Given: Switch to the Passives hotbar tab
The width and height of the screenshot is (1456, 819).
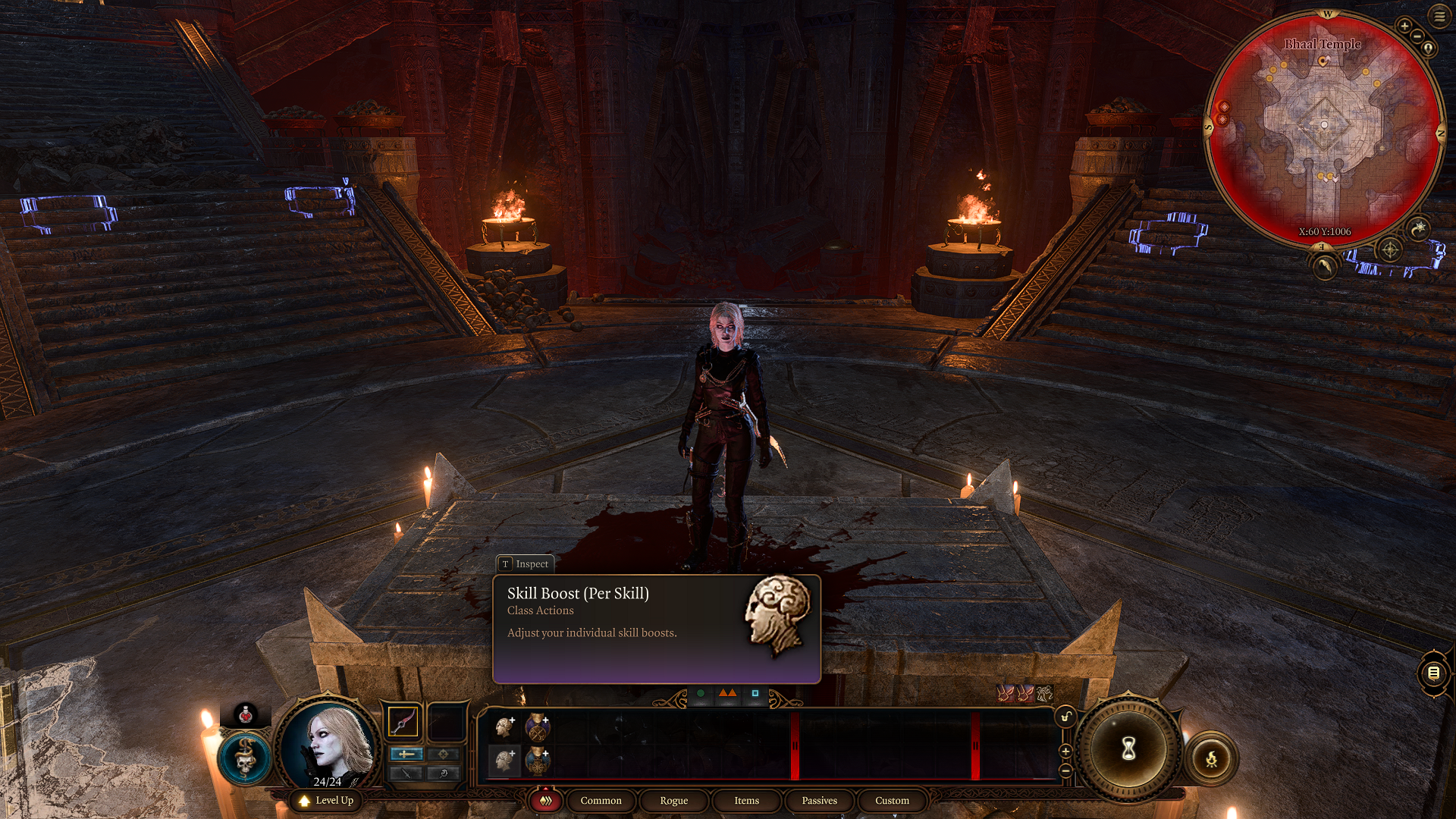Looking at the screenshot, I should [818, 800].
